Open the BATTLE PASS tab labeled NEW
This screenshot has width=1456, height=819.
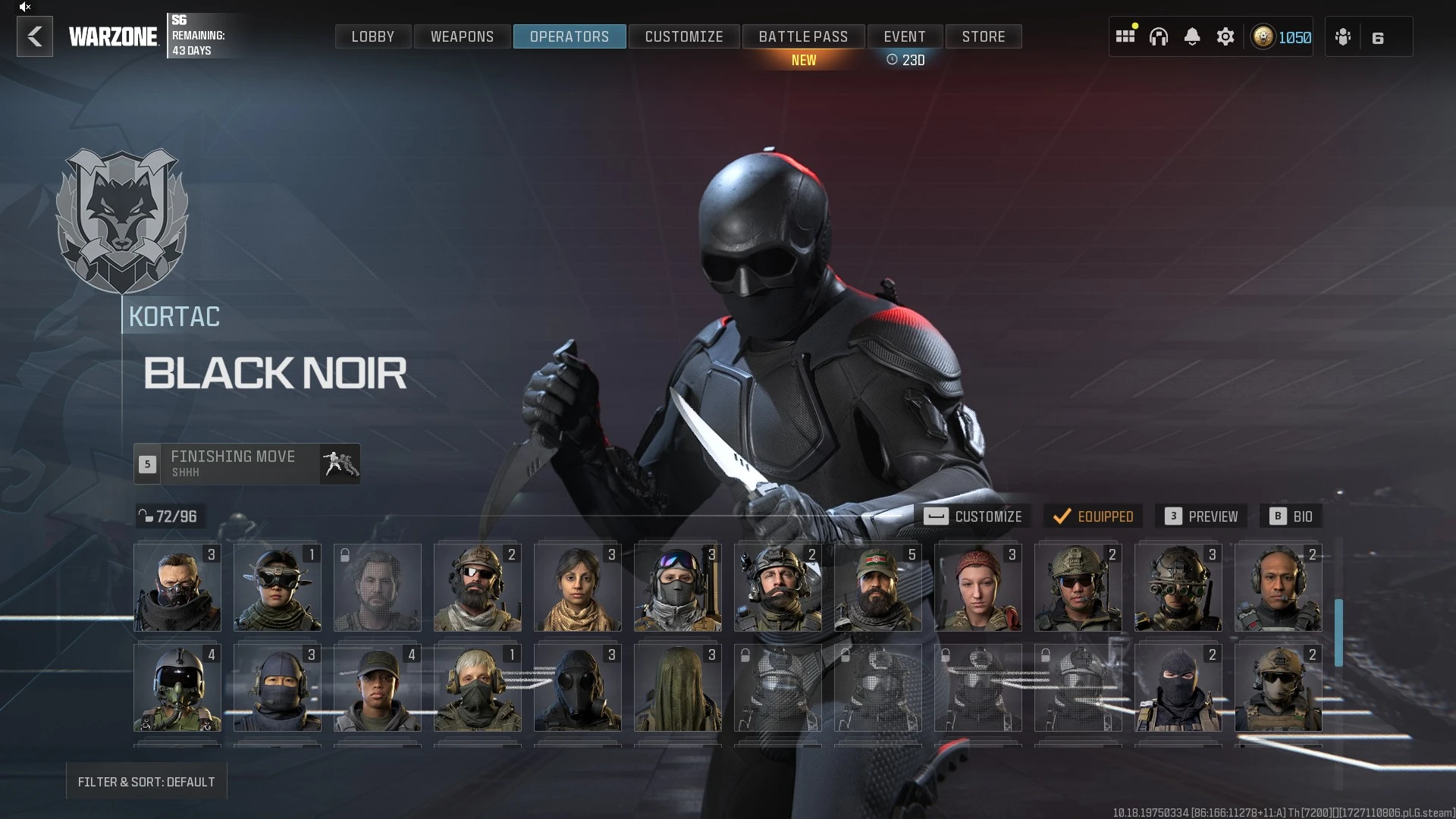point(803,36)
